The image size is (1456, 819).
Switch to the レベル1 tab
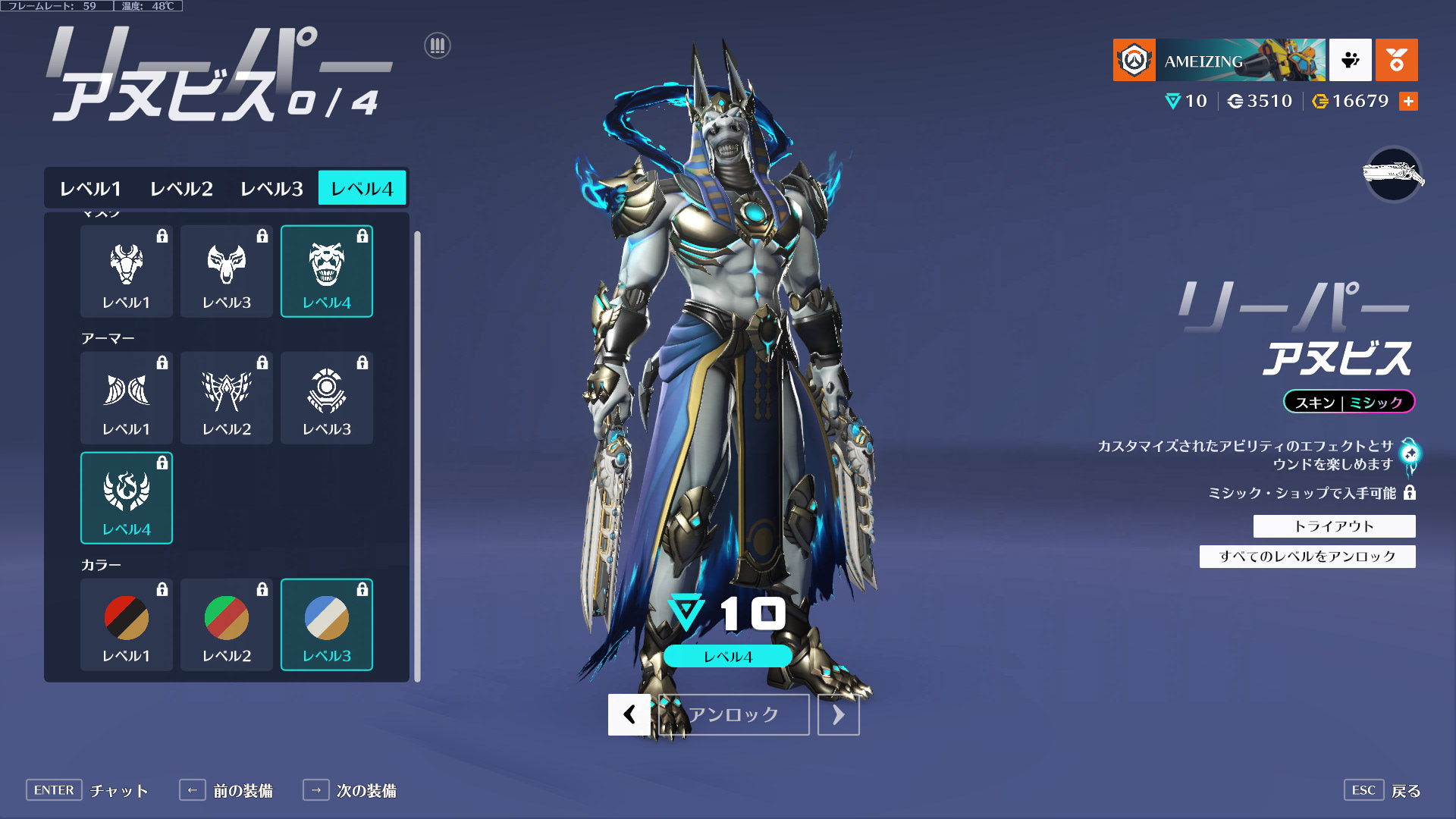point(90,188)
